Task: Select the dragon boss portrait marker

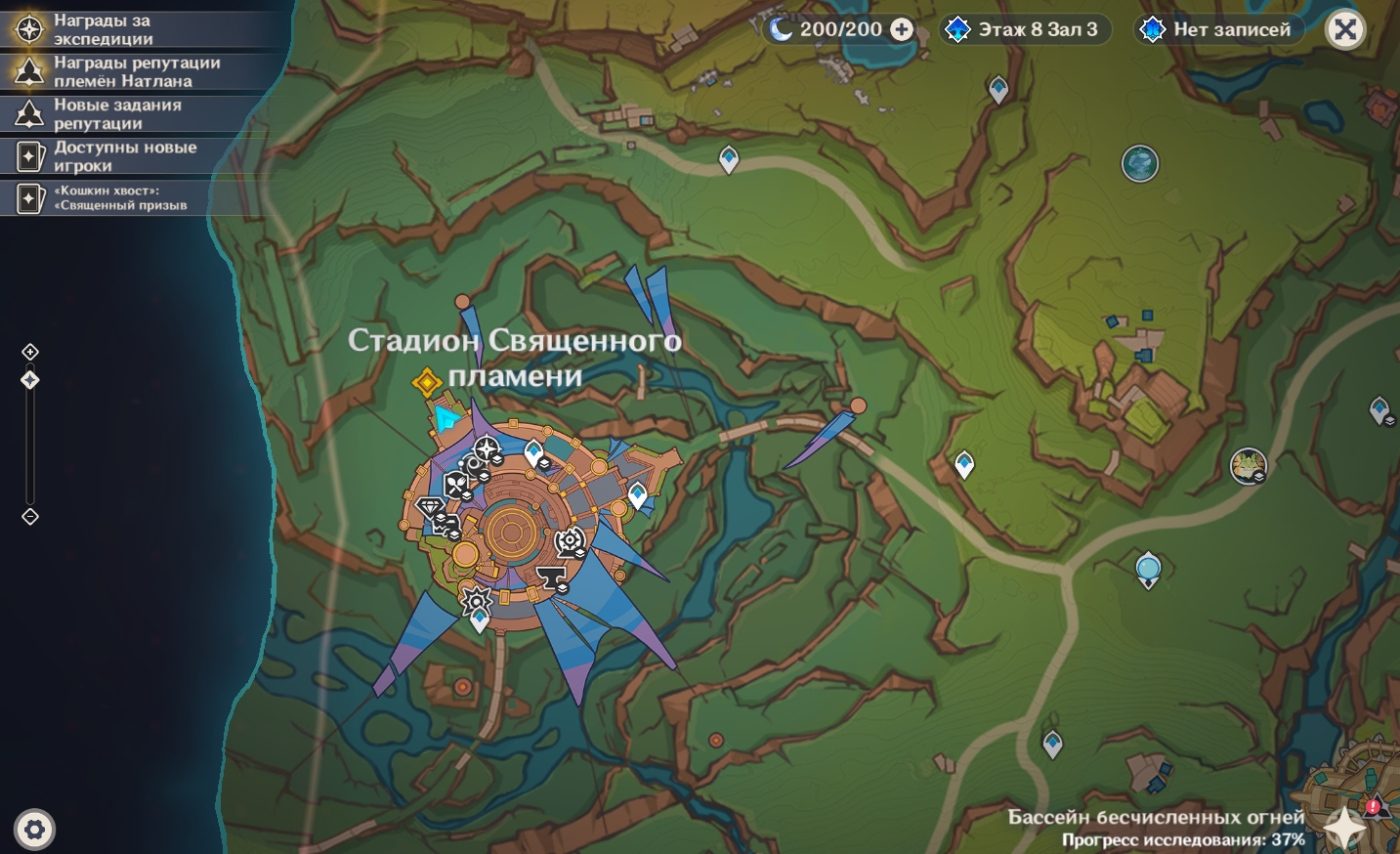Action: click(x=1248, y=465)
